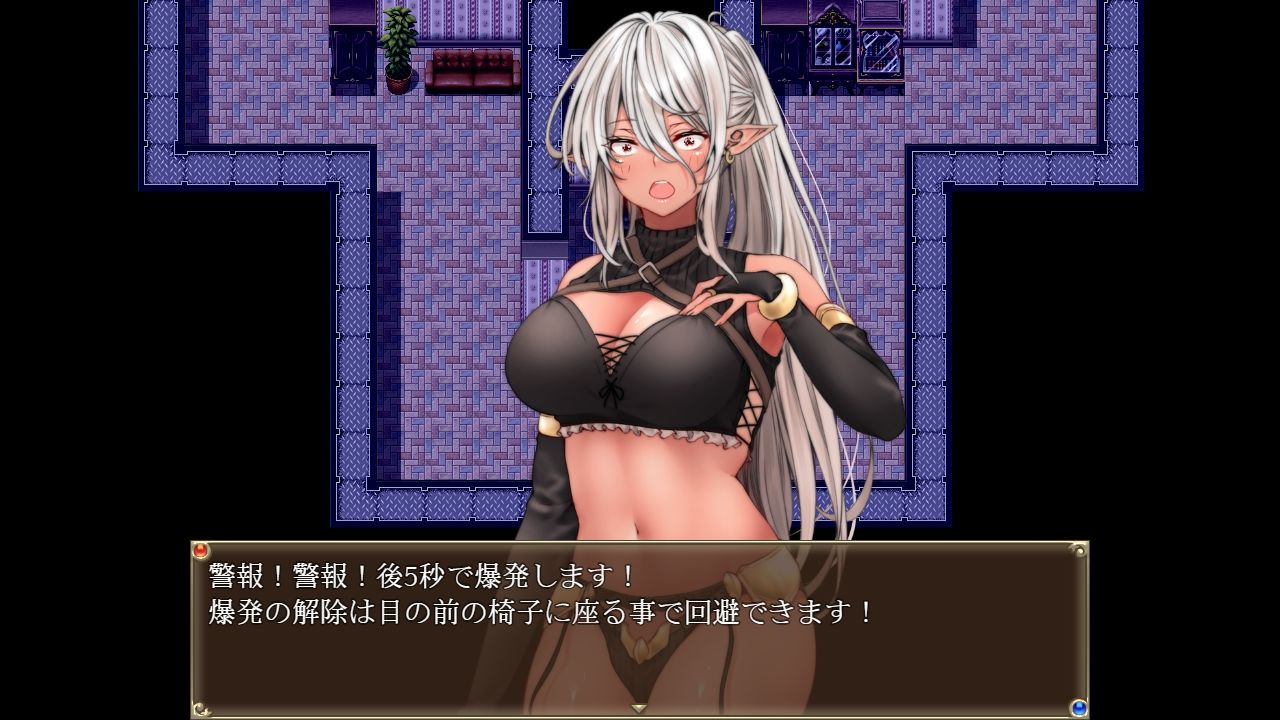
Task: Click the blue gem at the message box's bottom-right corner
Action: point(1081,709)
